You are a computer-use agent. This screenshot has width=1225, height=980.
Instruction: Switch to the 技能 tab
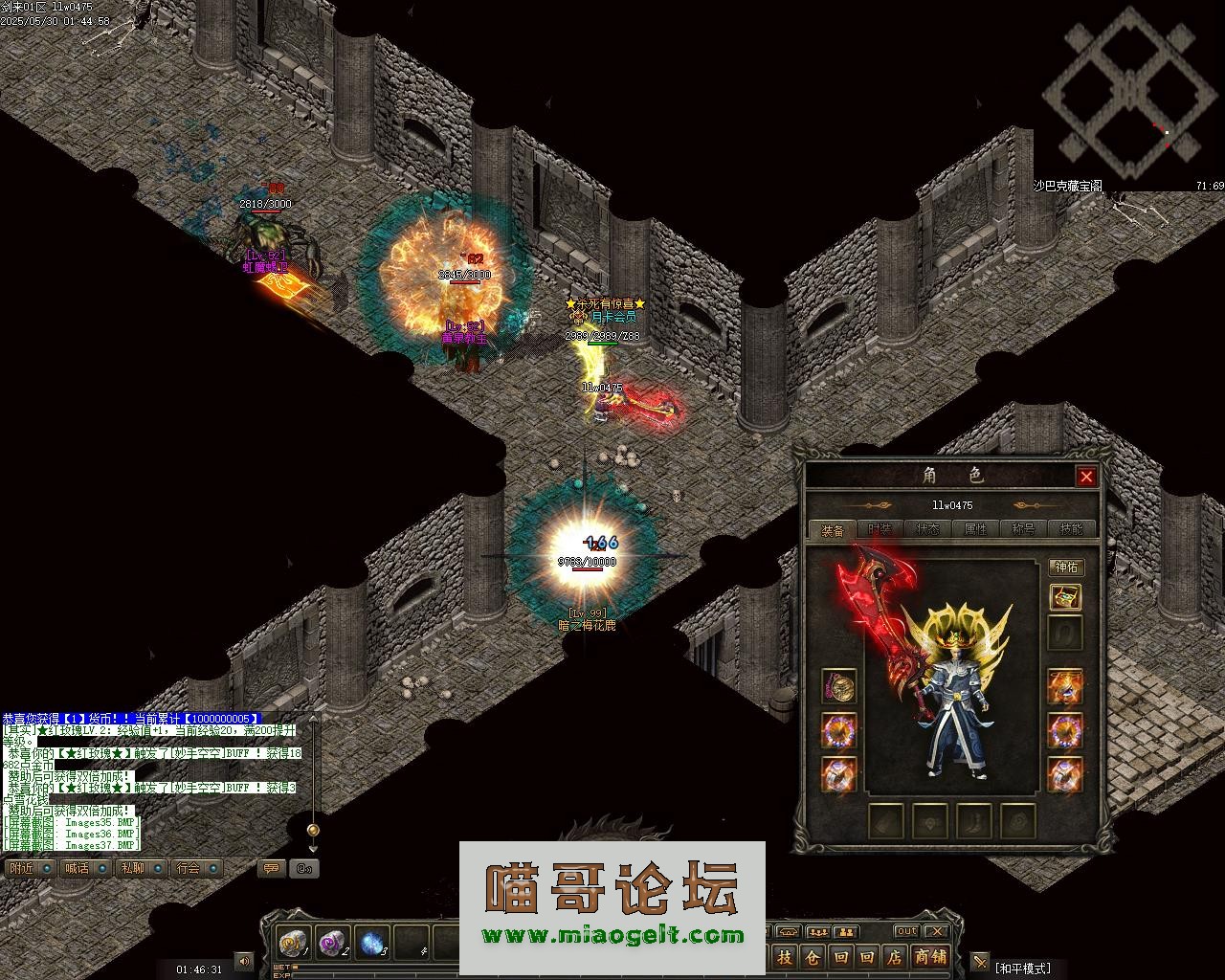(1071, 529)
